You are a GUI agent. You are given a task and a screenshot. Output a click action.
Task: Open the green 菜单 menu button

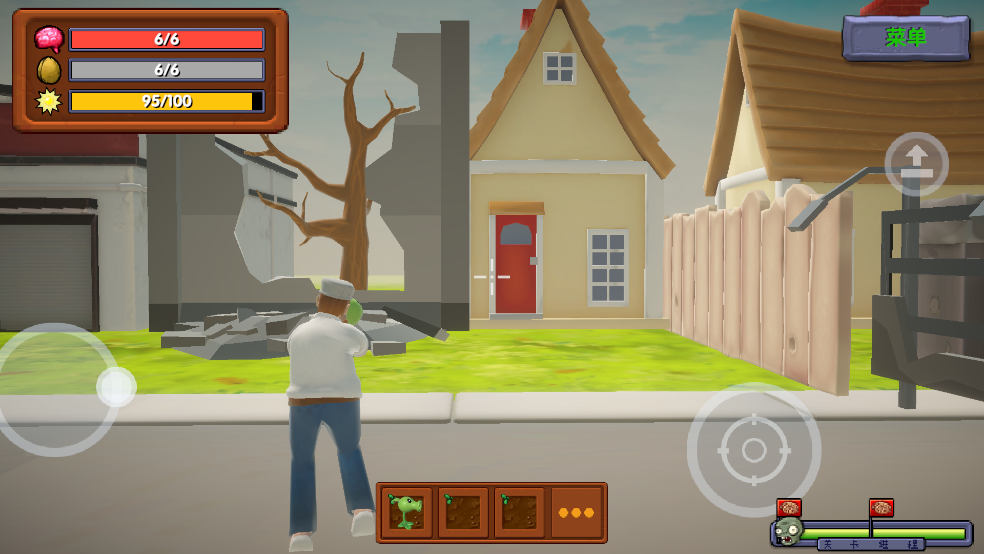(906, 38)
